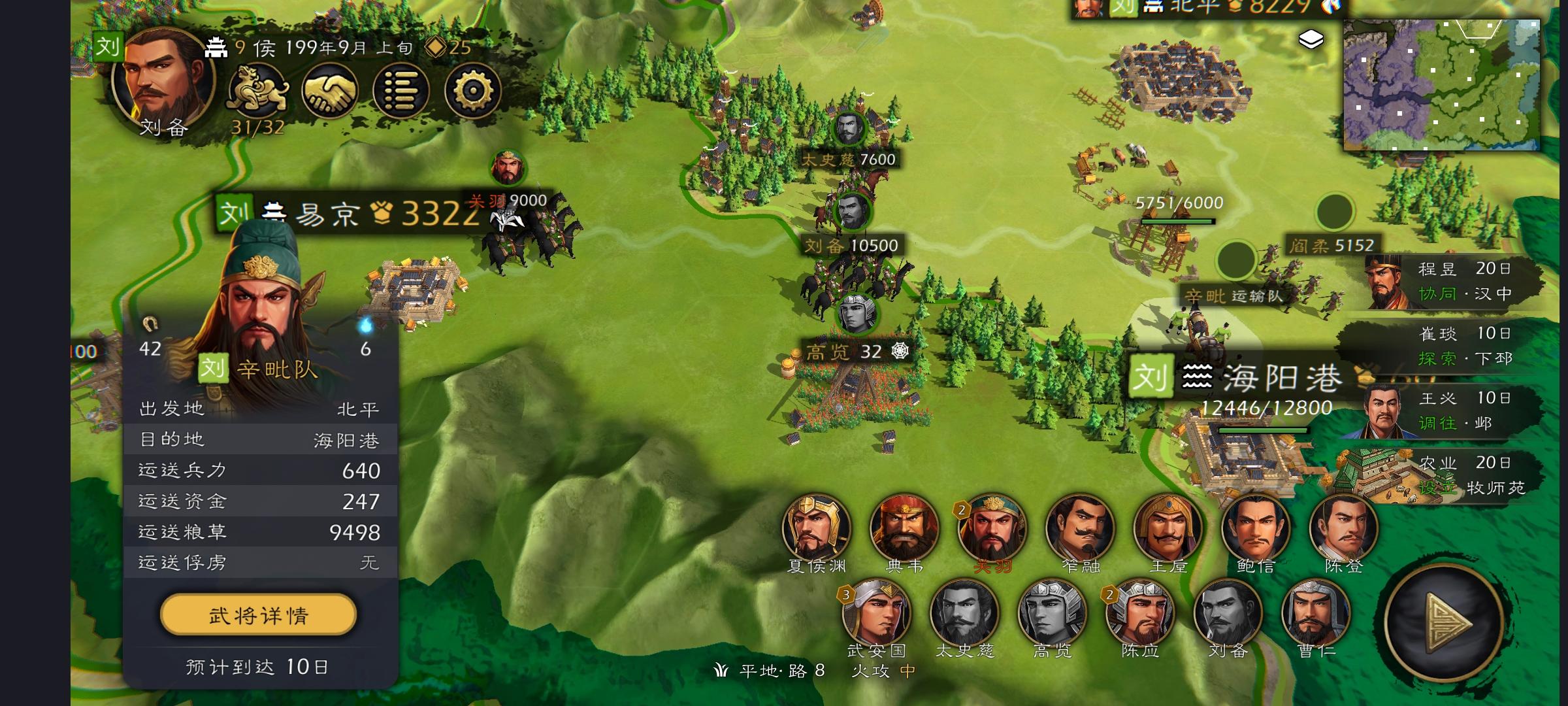Open 程昱 协同·汉中 task entry

(x=1454, y=281)
